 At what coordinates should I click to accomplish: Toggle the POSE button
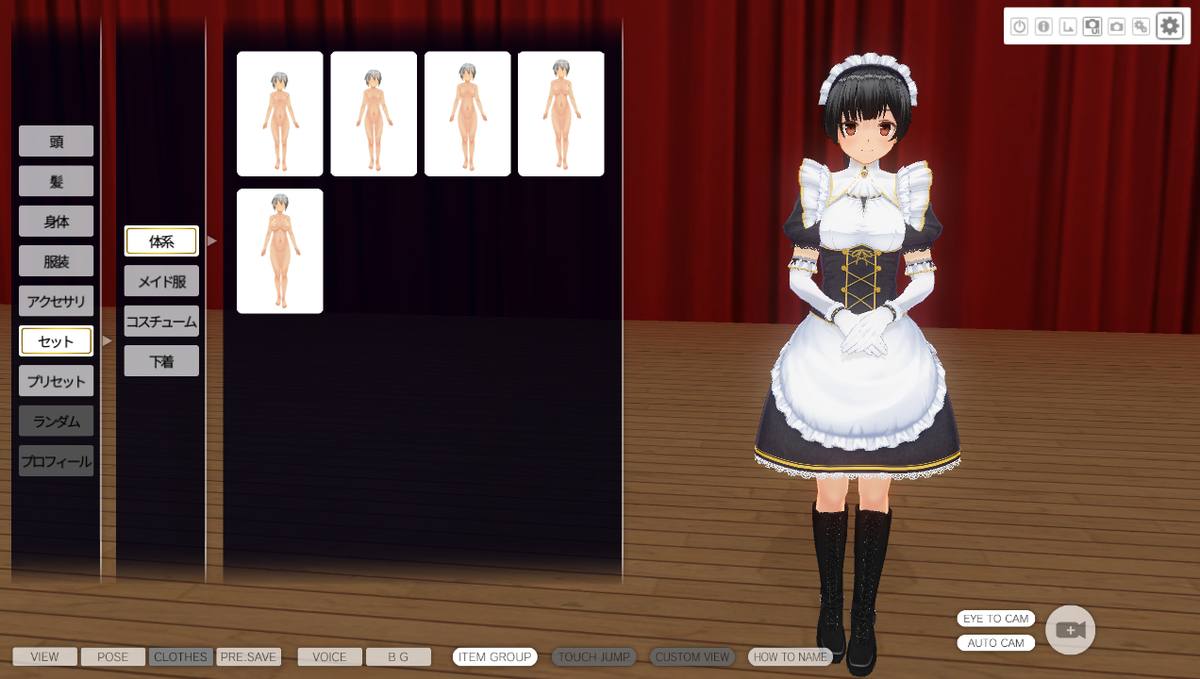[113, 657]
